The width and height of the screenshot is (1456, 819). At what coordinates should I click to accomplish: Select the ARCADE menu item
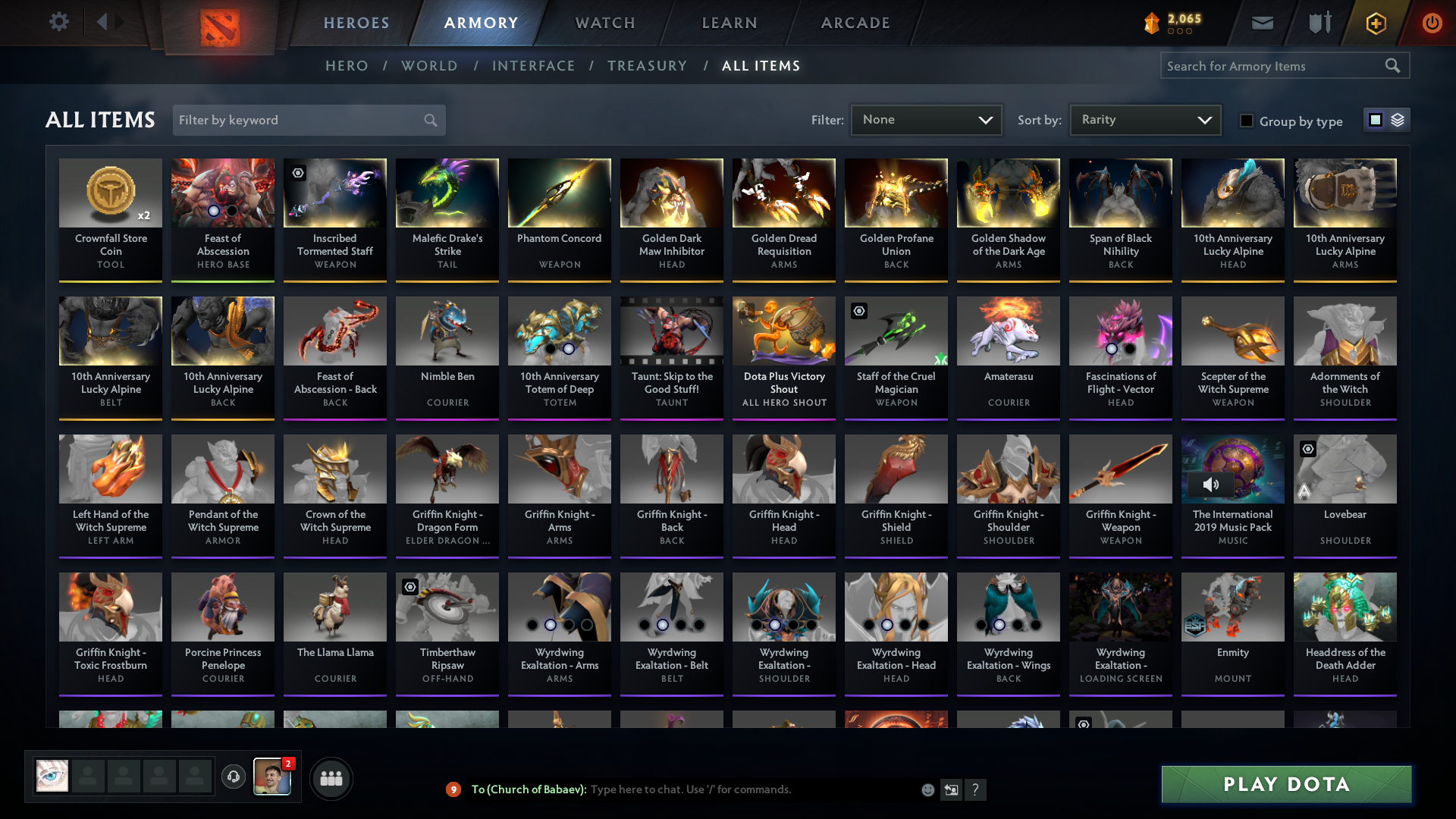pyautogui.click(x=855, y=23)
